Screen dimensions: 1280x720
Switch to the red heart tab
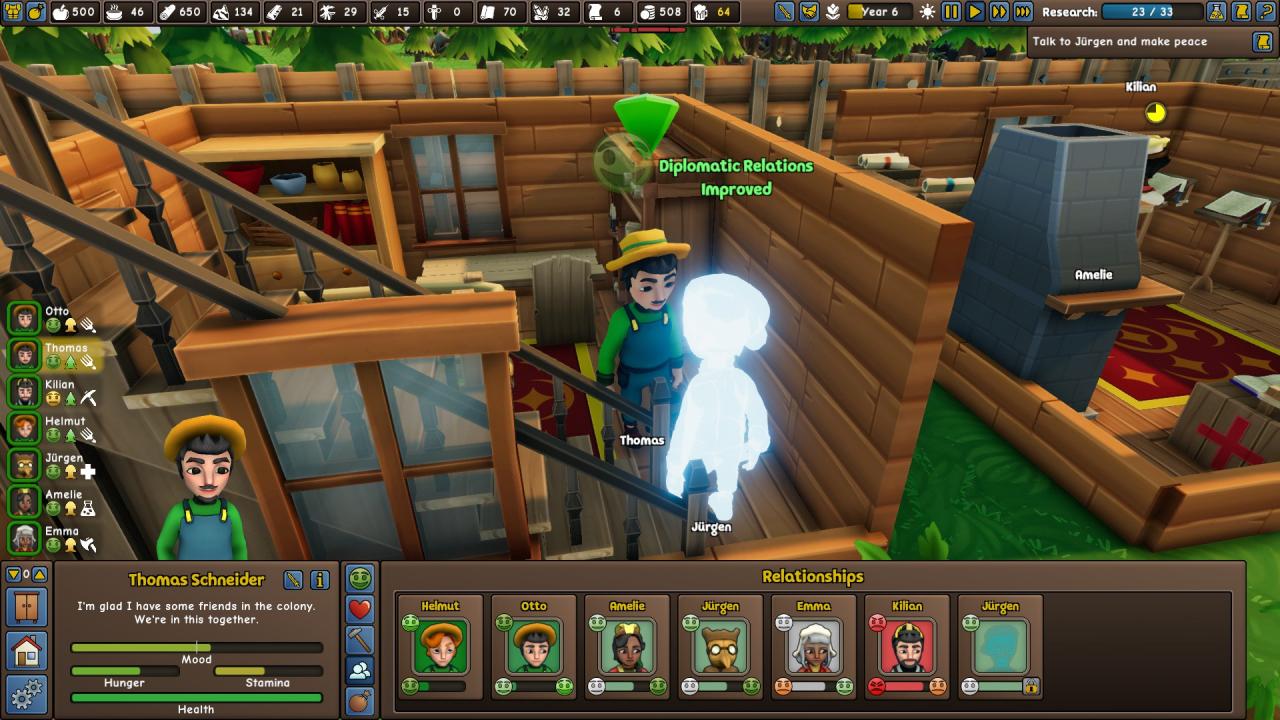click(x=360, y=609)
